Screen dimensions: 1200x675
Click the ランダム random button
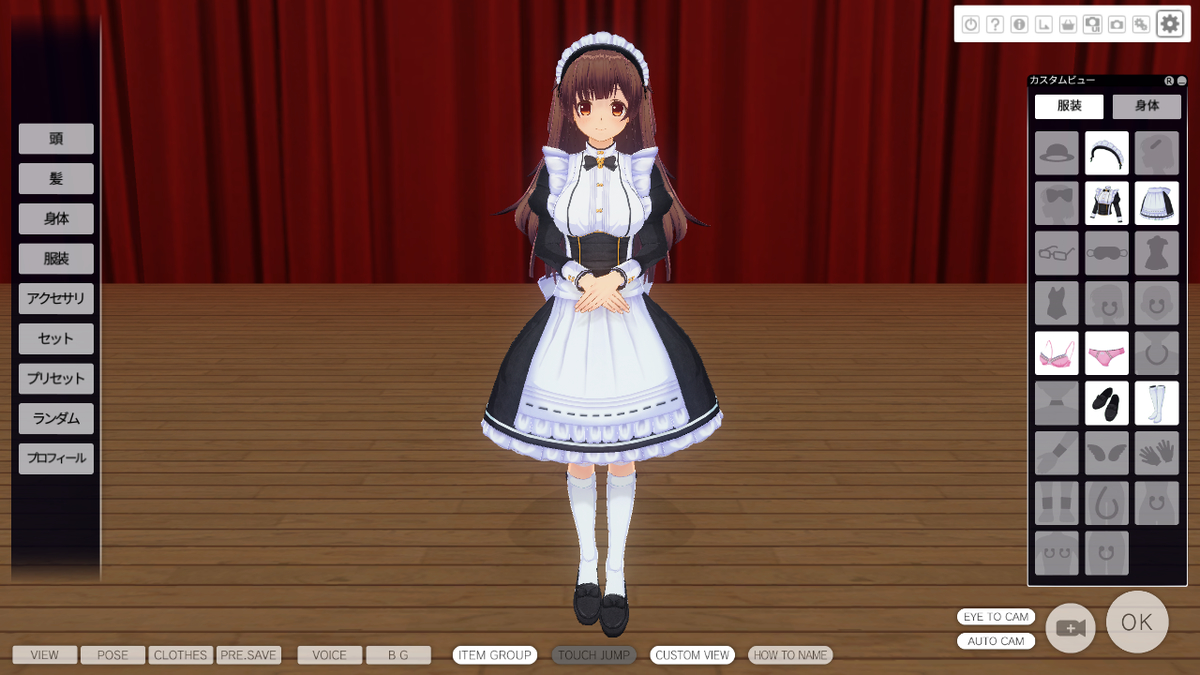click(56, 419)
